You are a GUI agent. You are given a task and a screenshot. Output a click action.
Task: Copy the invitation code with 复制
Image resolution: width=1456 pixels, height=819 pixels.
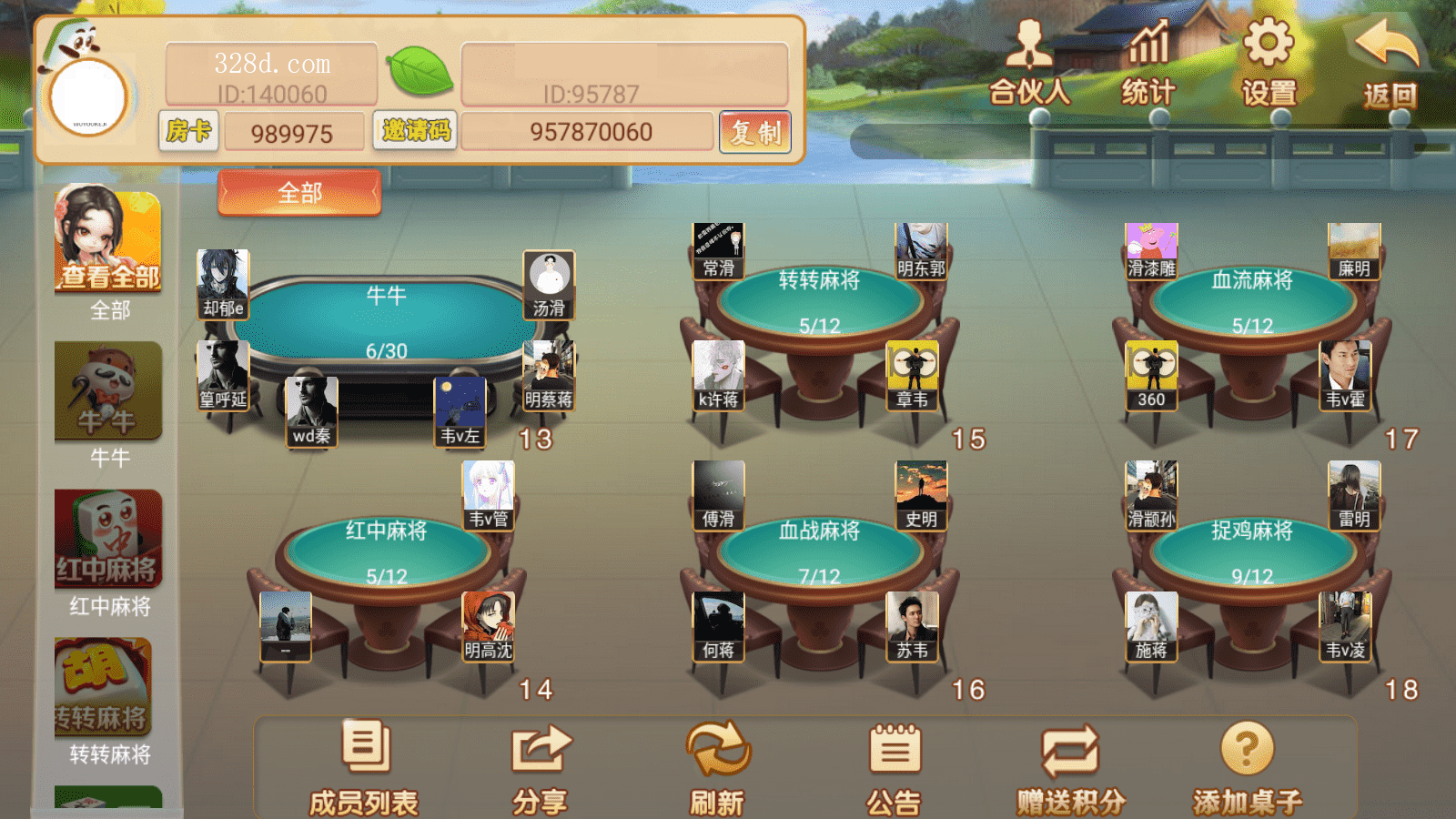pyautogui.click(x=755, y=133)
